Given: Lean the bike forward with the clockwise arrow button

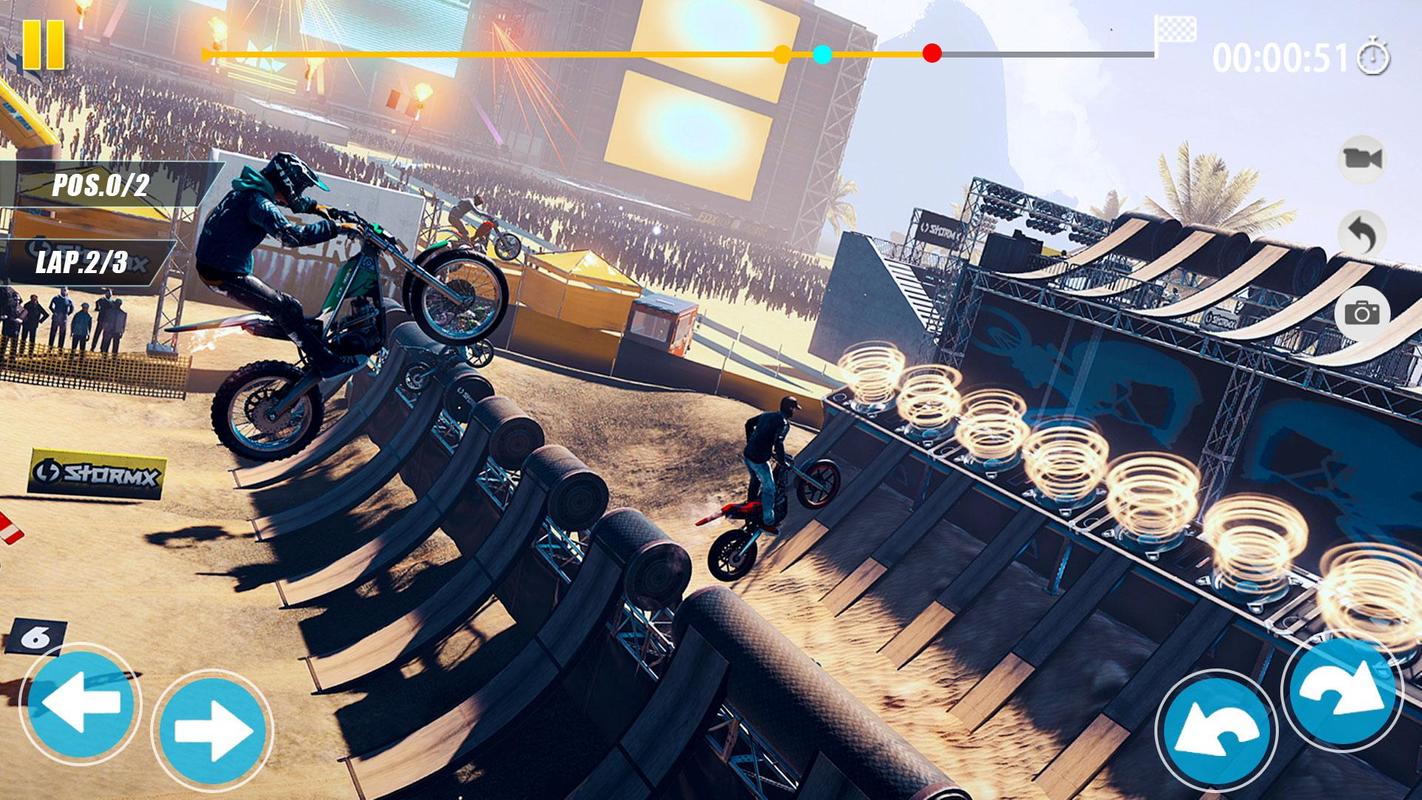Looking at the screenshot, I should click(1342, 691).
